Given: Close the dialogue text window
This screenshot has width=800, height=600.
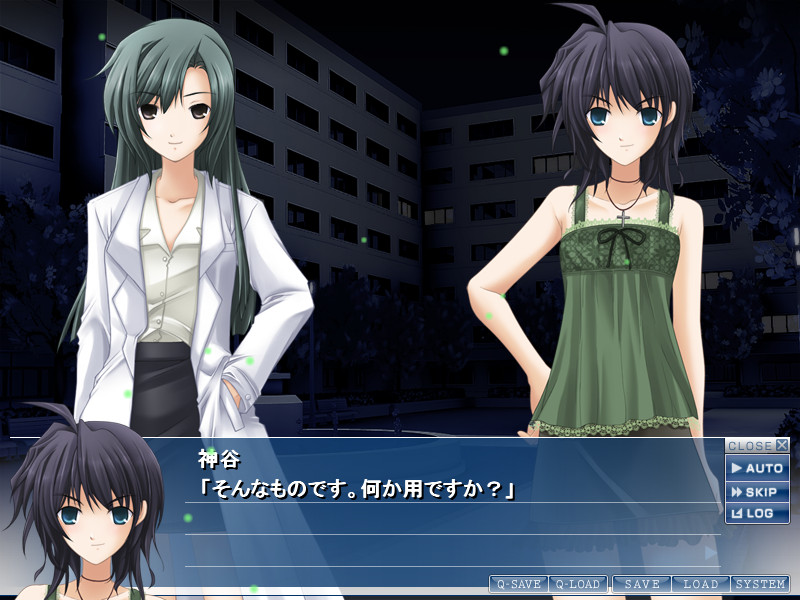Looking at the screenshot, I should point(757,446).
